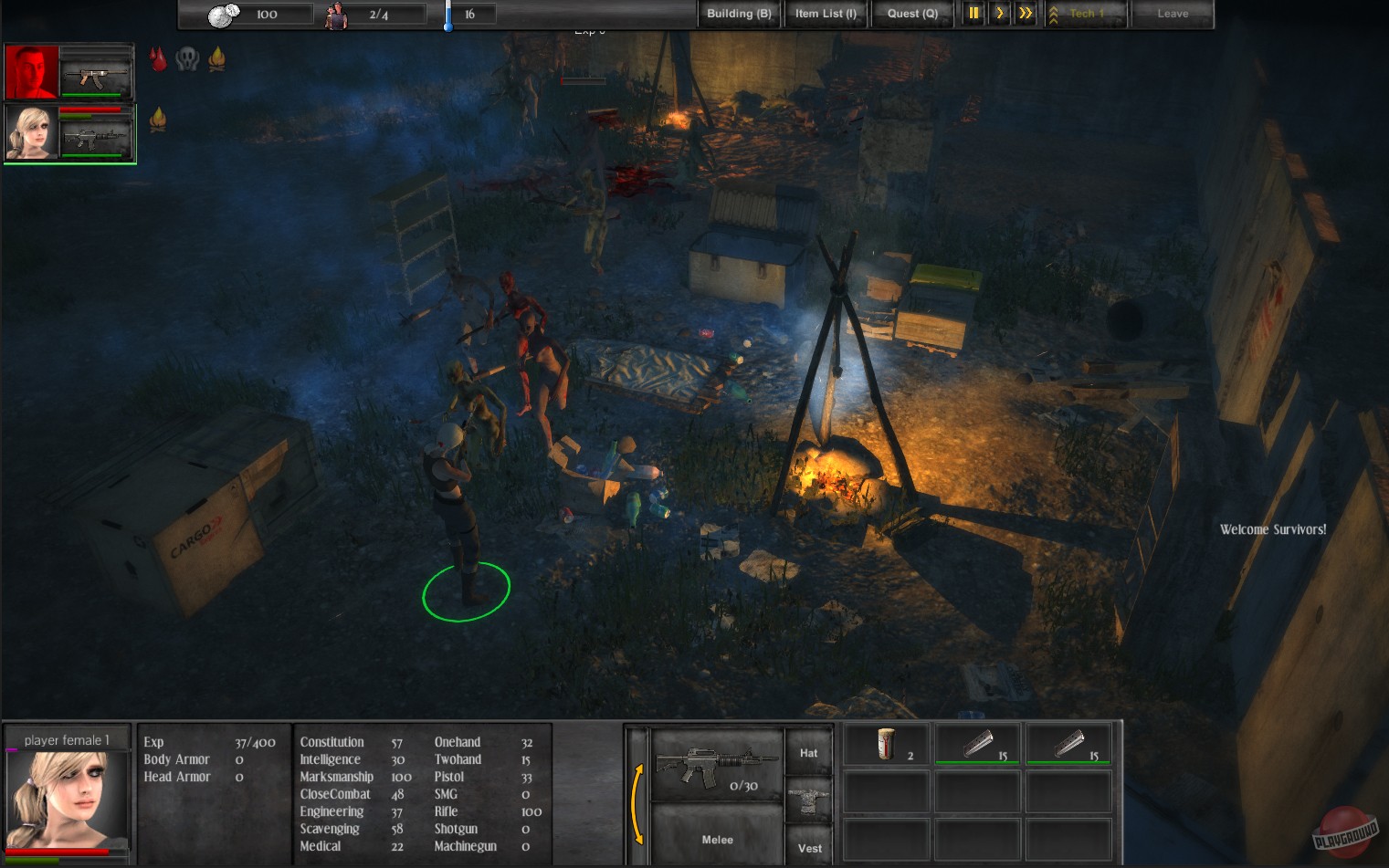Click the campfire icon beside second survivor
Image resolution: width=1389 pixels, height=868 pixels.
(159, 119)
